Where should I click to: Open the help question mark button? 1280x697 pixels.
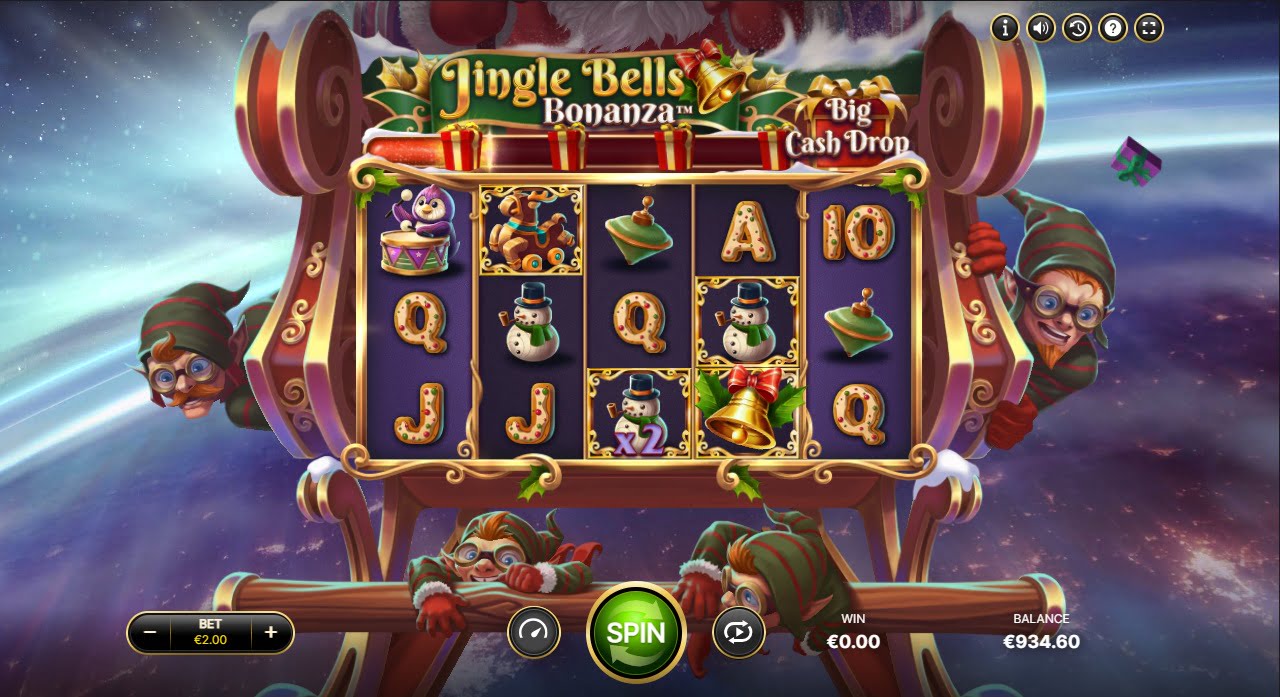1113,28
